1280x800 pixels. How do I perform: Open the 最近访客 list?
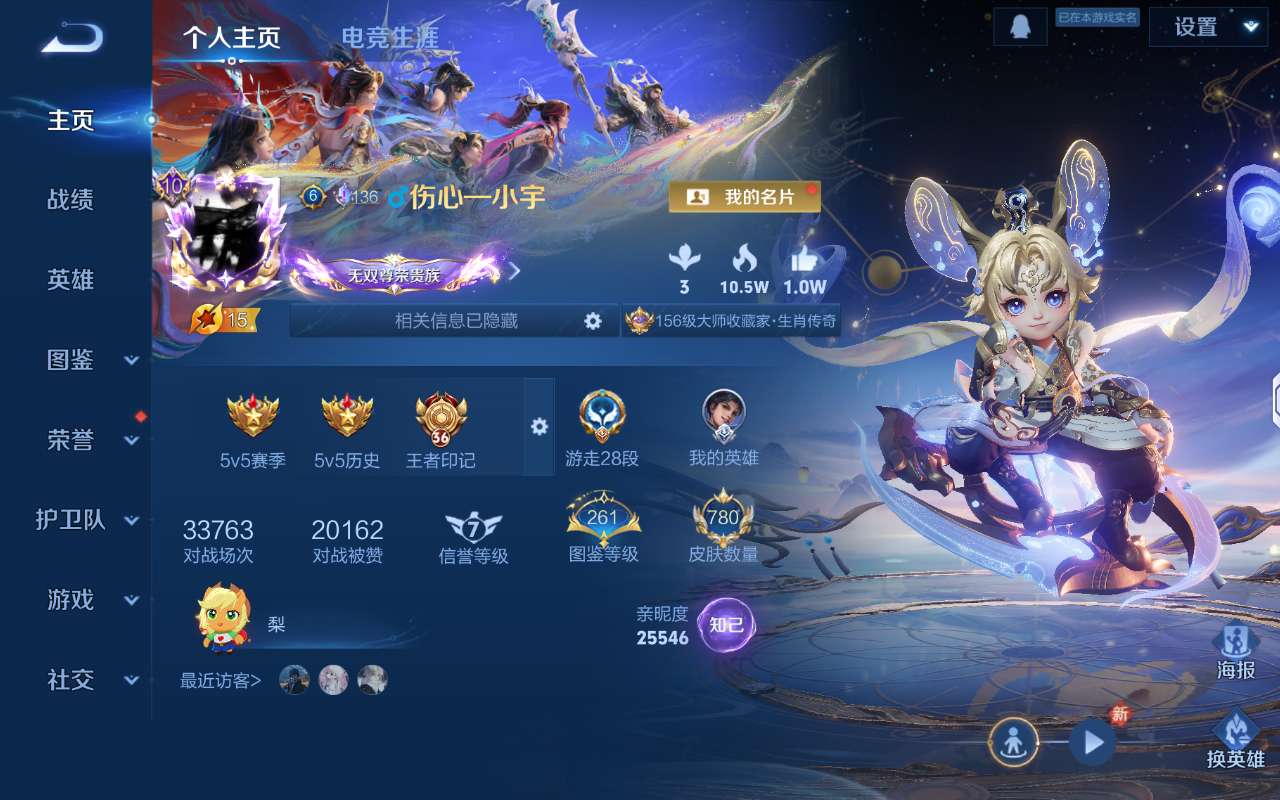tap(221, 681)
